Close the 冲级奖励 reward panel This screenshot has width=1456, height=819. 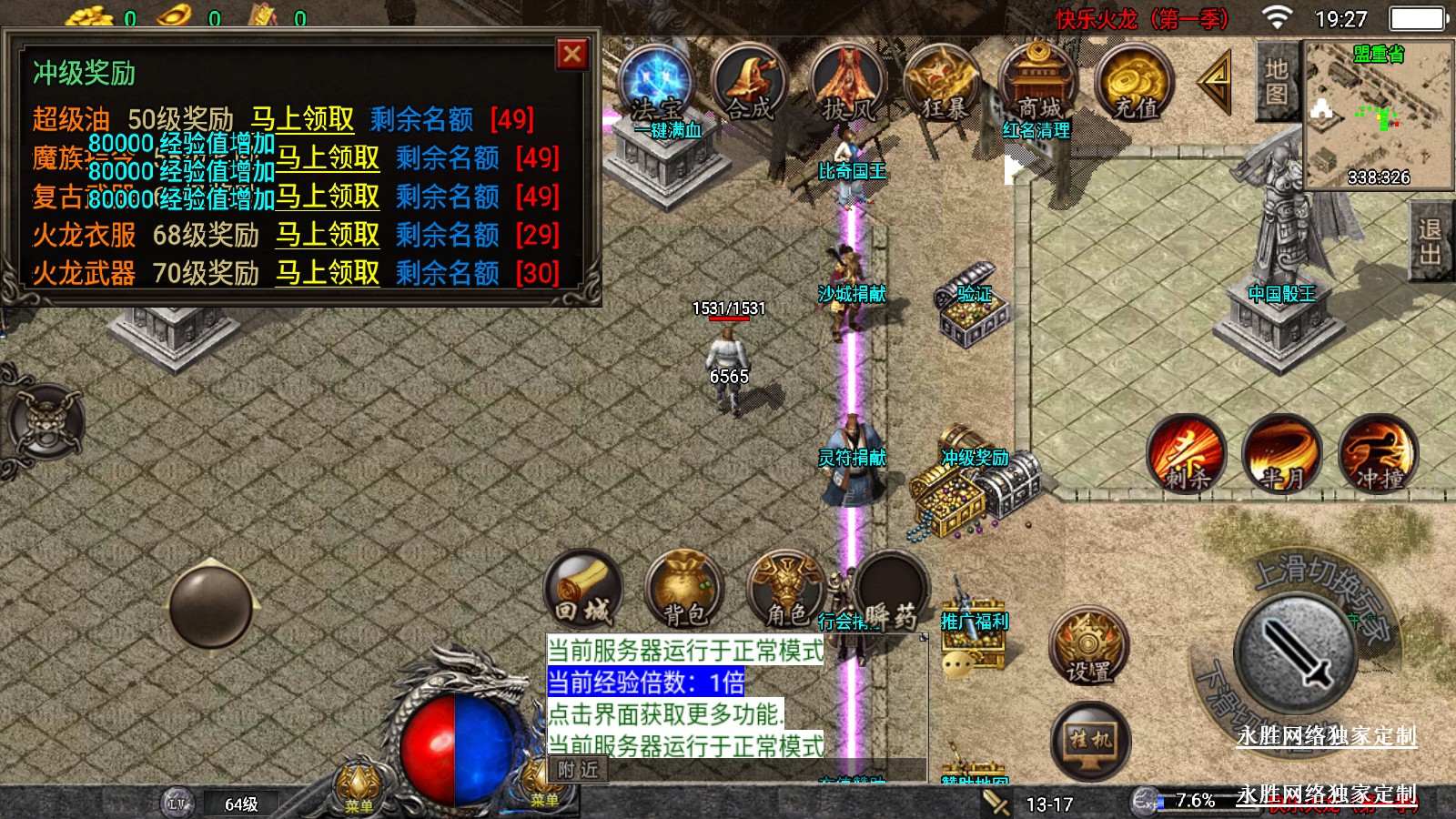click(572, 55)
